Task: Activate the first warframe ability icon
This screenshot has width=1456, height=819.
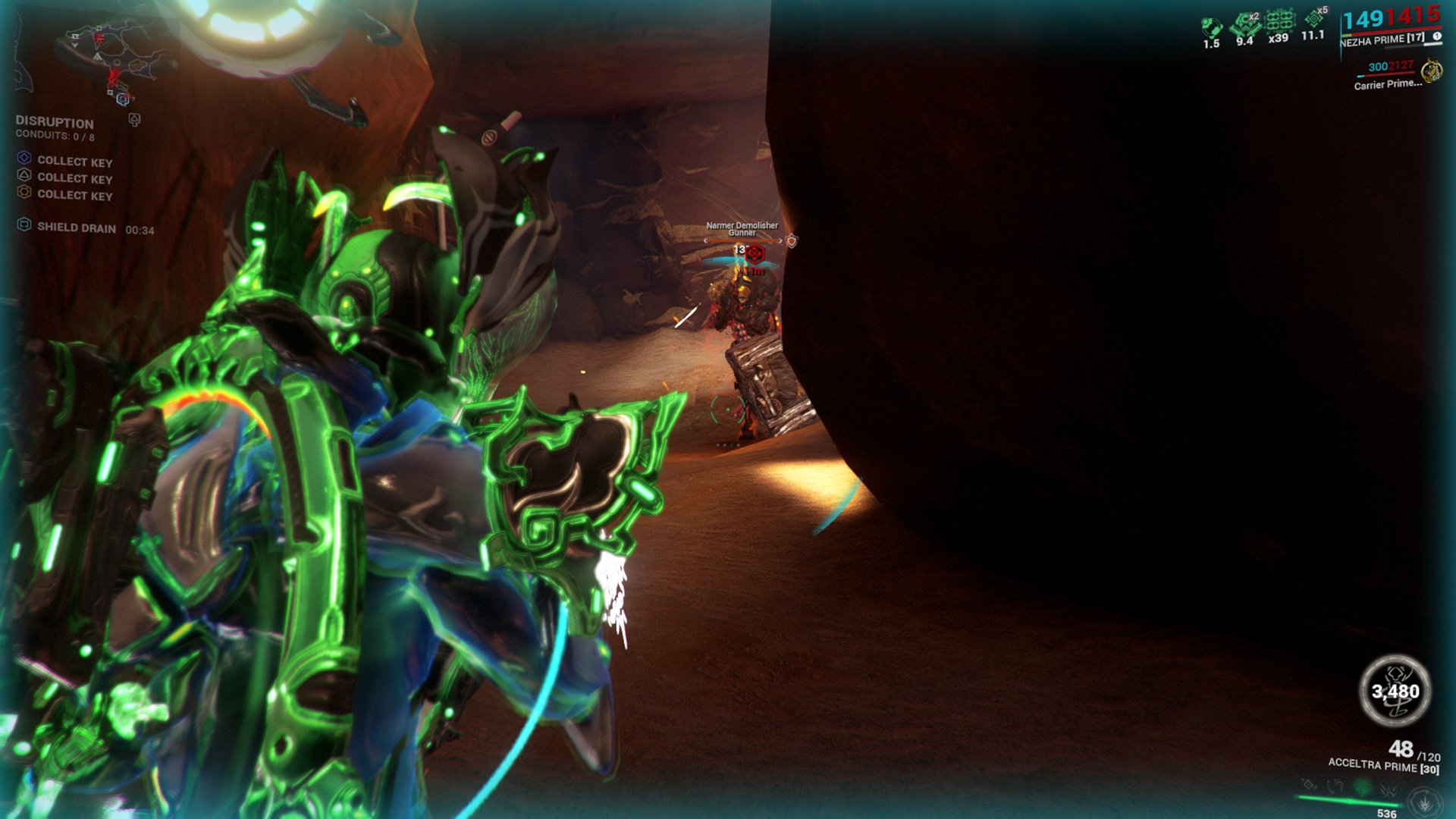Action: (x=1310, y=786)
